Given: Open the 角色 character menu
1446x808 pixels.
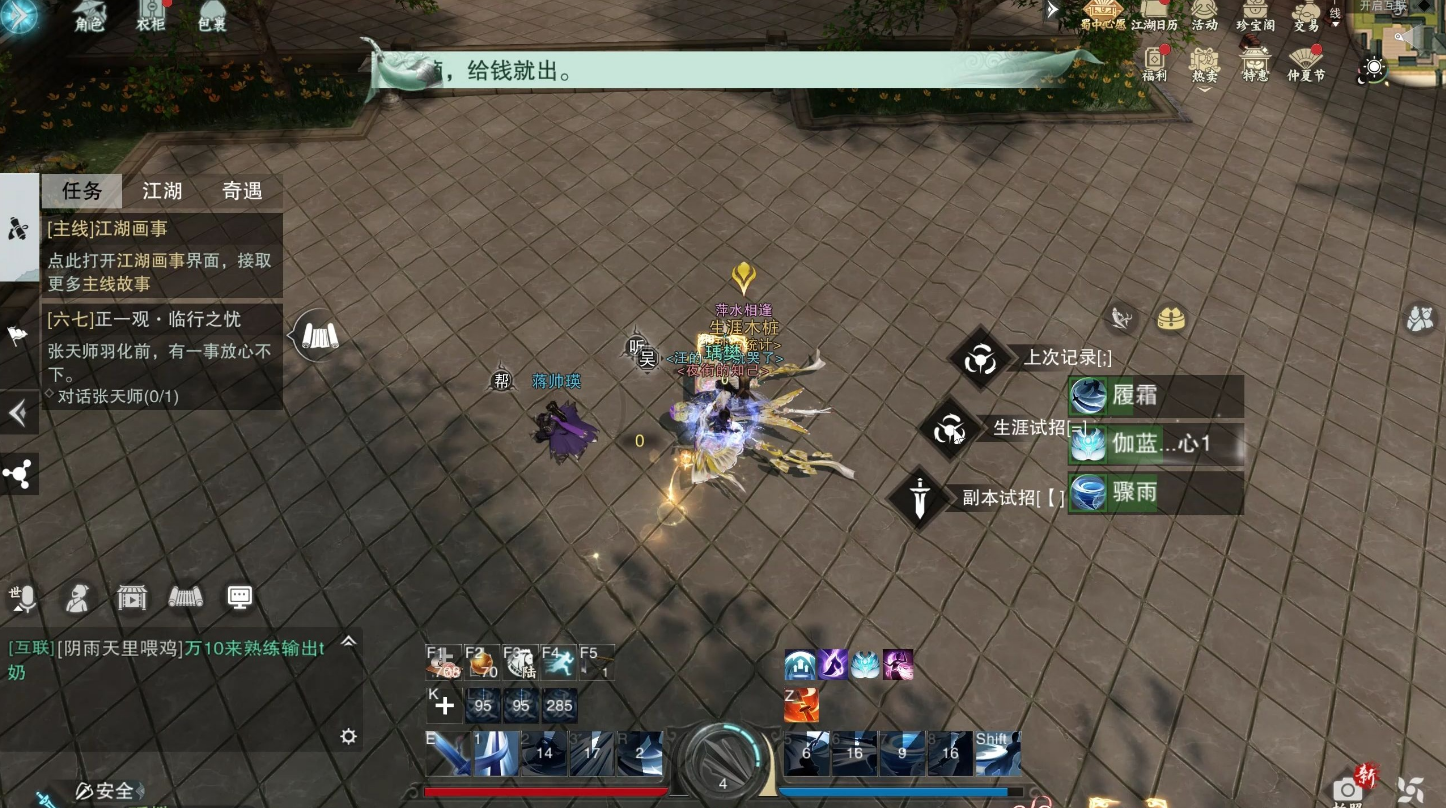Looking at the screenshot, I should 89,14.
